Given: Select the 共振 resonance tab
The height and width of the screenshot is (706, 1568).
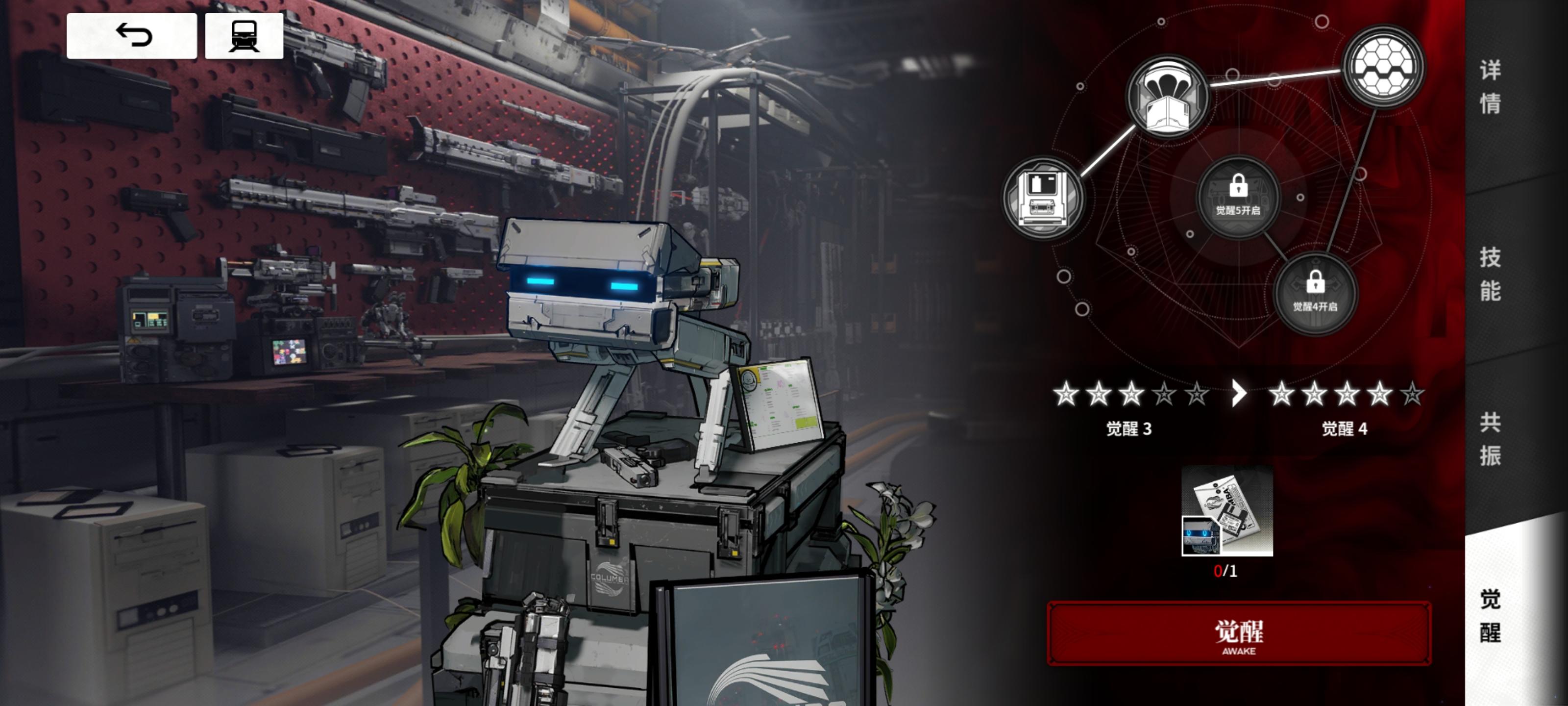Looking at the screenshot, I should (x=1490, y=439).
